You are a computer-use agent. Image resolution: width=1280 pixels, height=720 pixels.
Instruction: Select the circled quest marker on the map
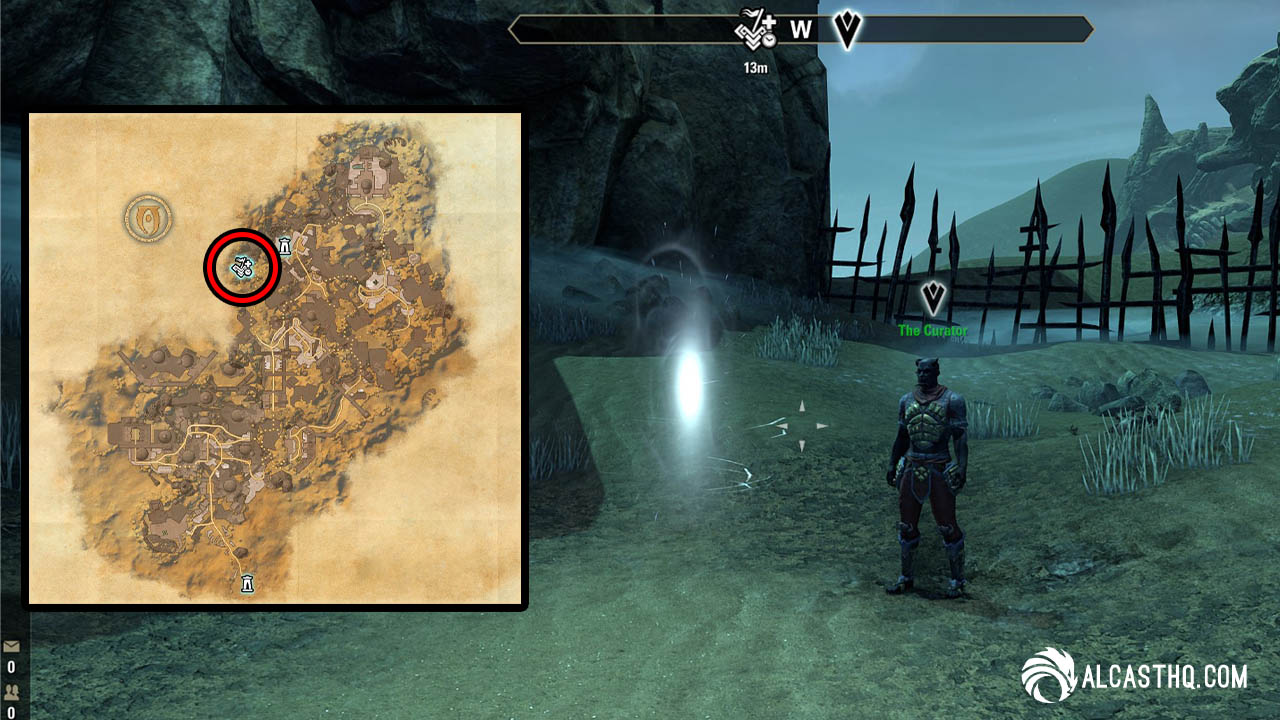click(x=241, y=267)
